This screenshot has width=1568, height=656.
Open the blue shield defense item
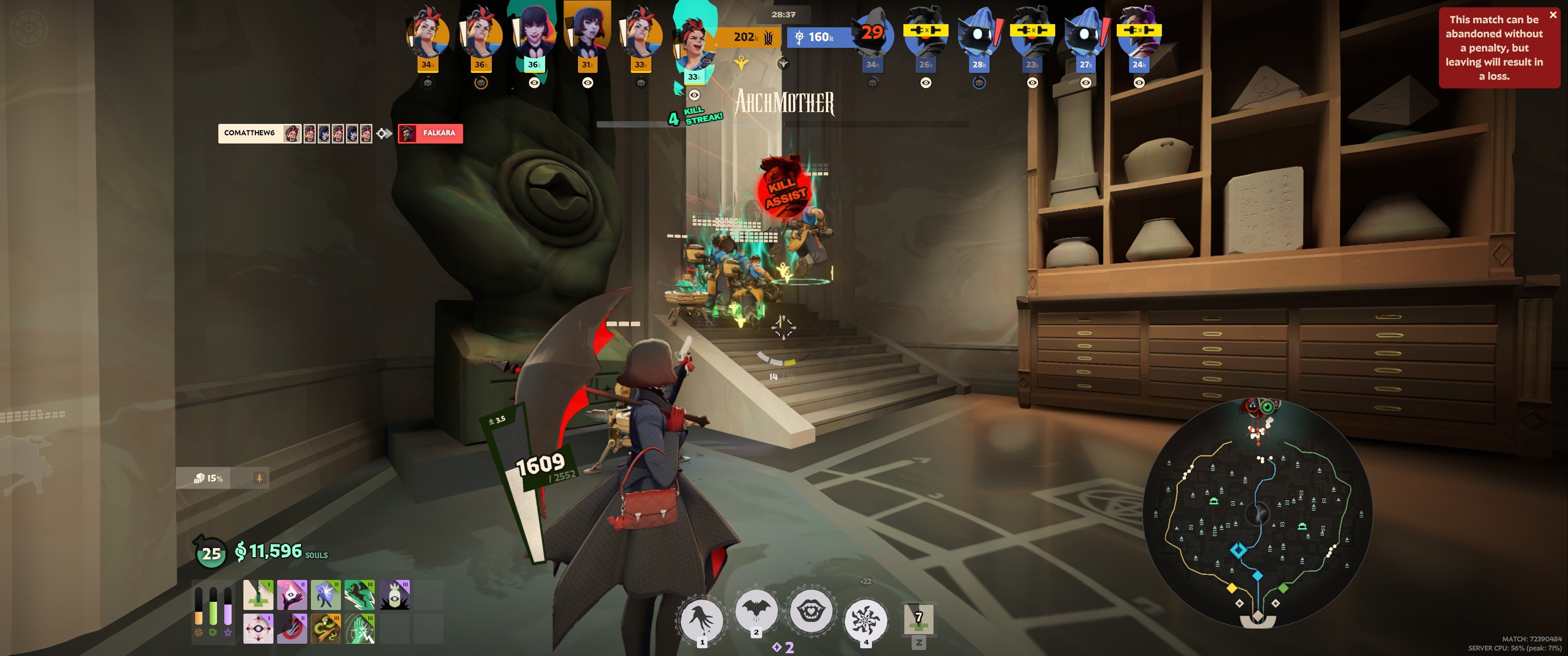pos(326,594)
